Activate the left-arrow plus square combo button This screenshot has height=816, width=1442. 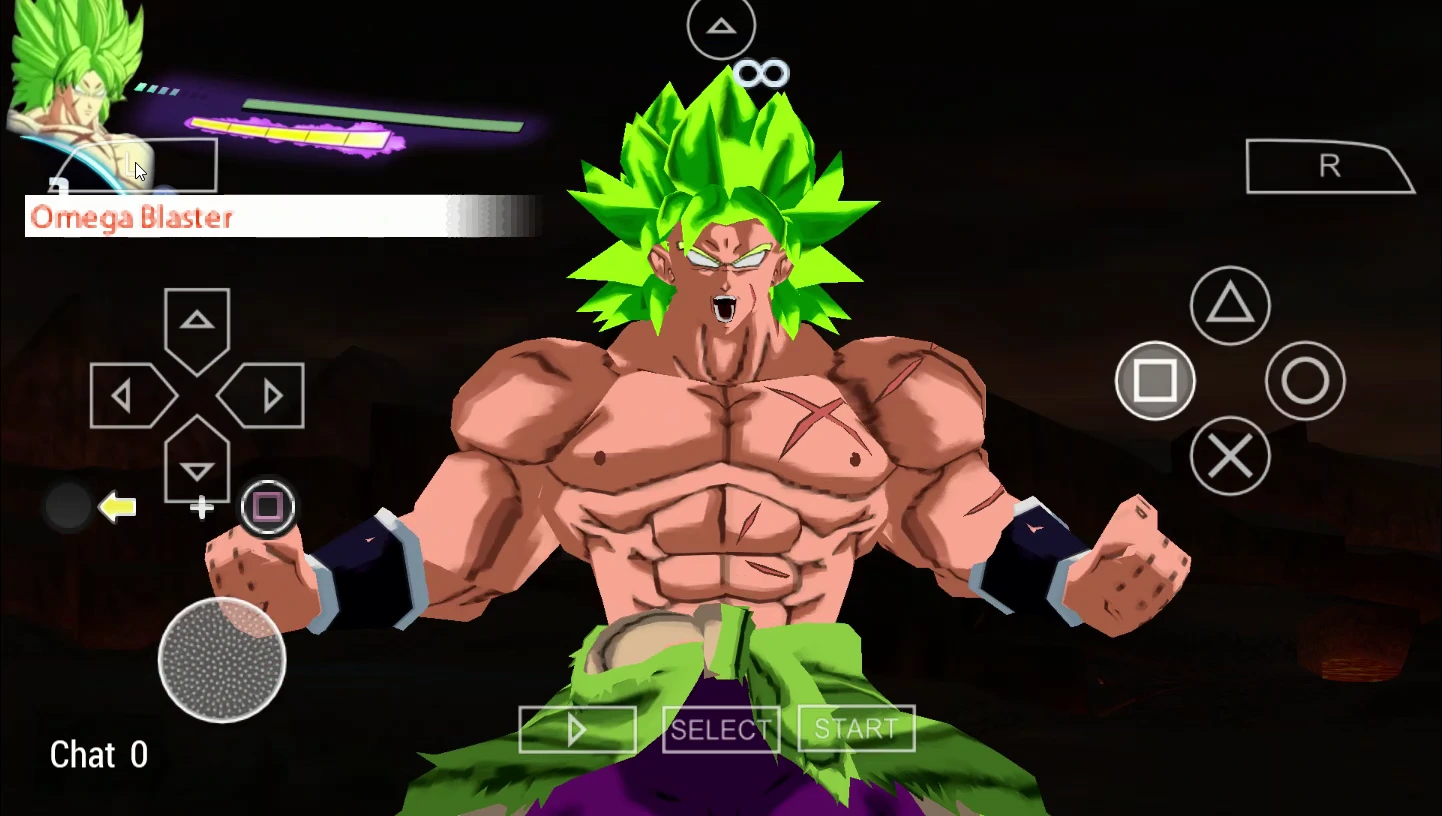click(267, 507)
